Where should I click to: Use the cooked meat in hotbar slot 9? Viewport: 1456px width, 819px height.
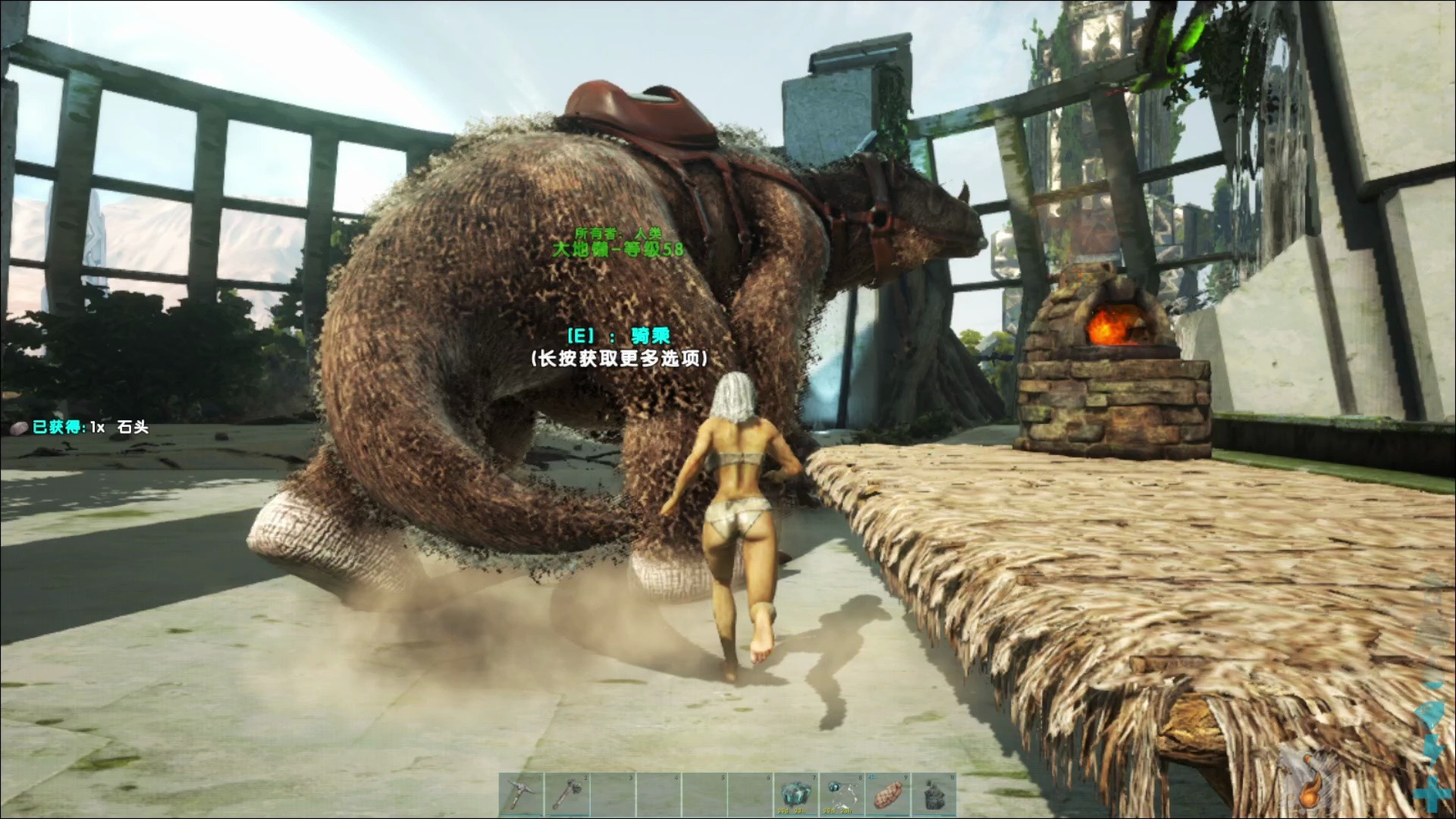(887, 795)
